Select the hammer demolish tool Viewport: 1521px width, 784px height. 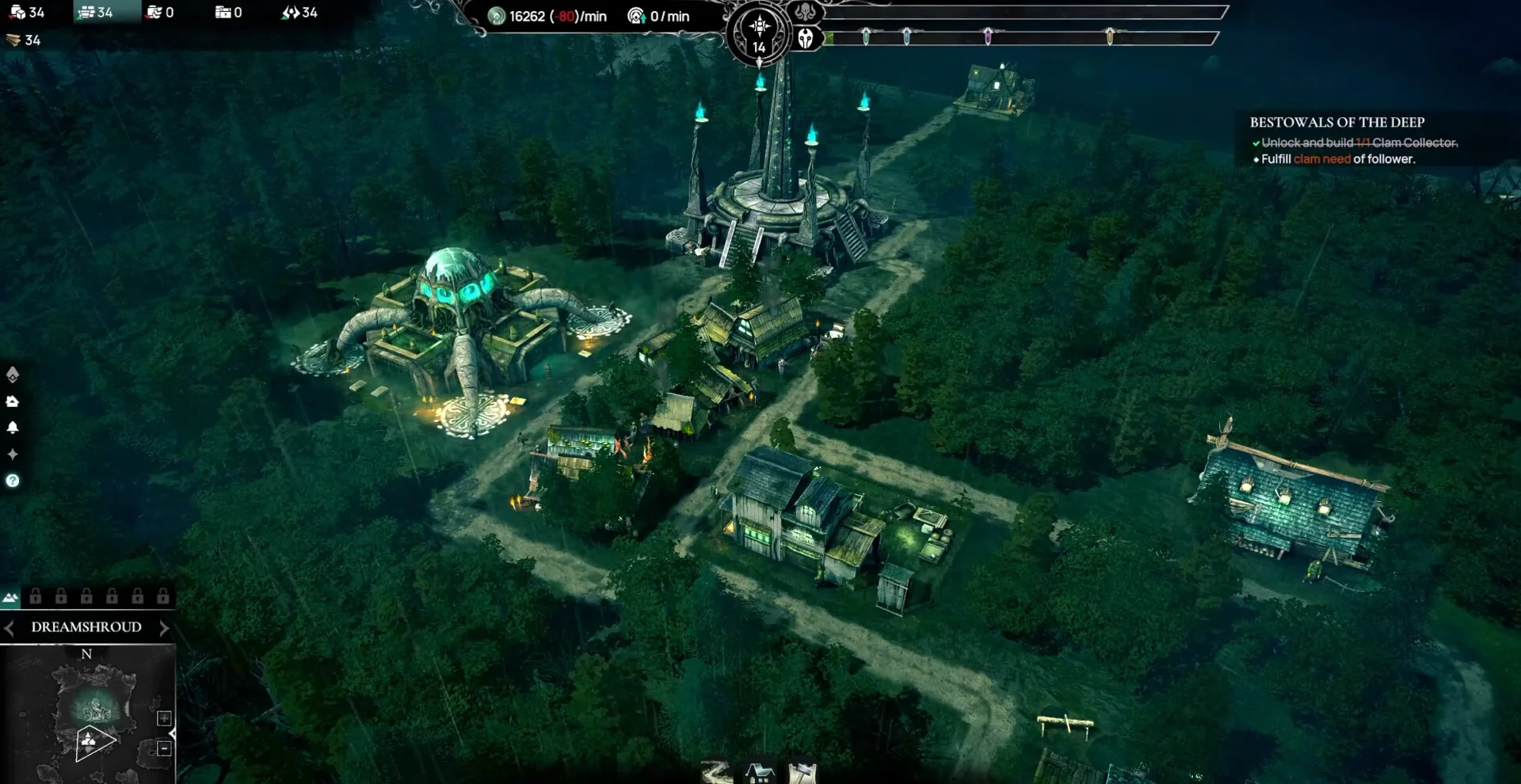802,772
